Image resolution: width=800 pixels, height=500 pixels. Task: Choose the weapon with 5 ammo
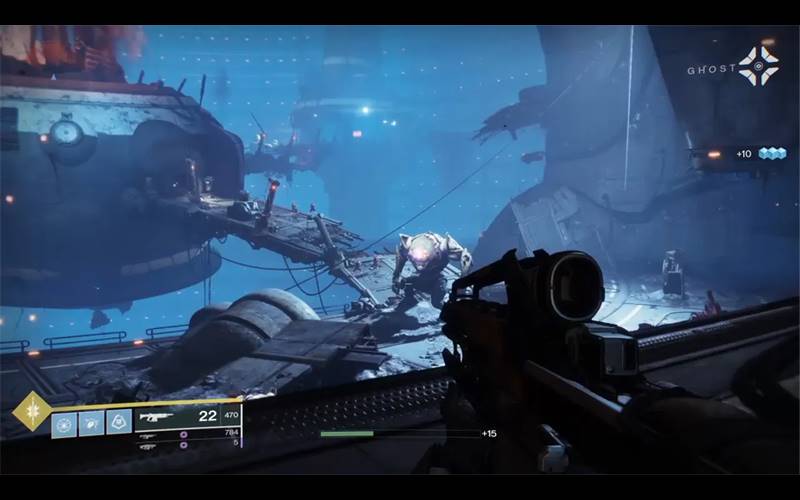[x=148, y=445]
